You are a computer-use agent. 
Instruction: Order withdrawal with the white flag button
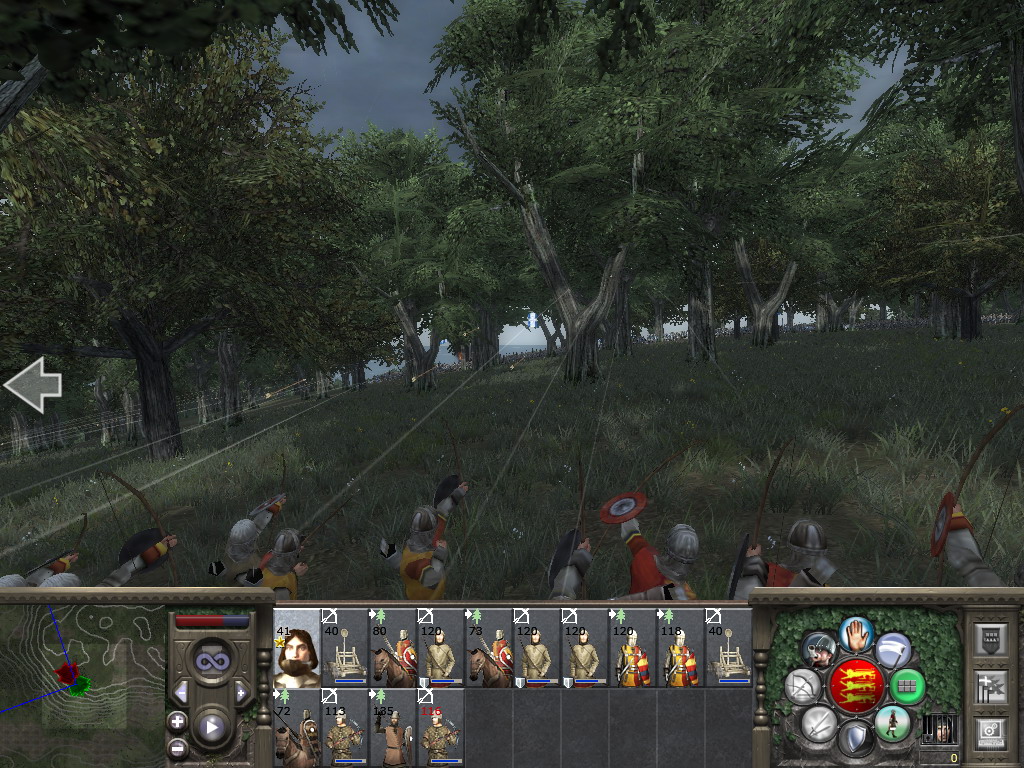tap(892, 650)
